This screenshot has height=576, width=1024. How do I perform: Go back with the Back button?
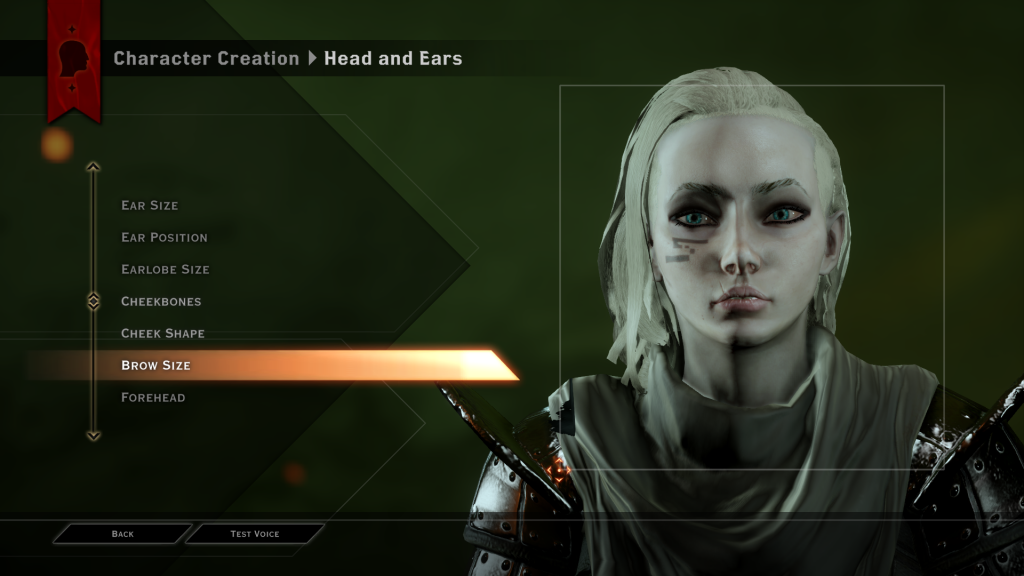click(x=122, y=534)
